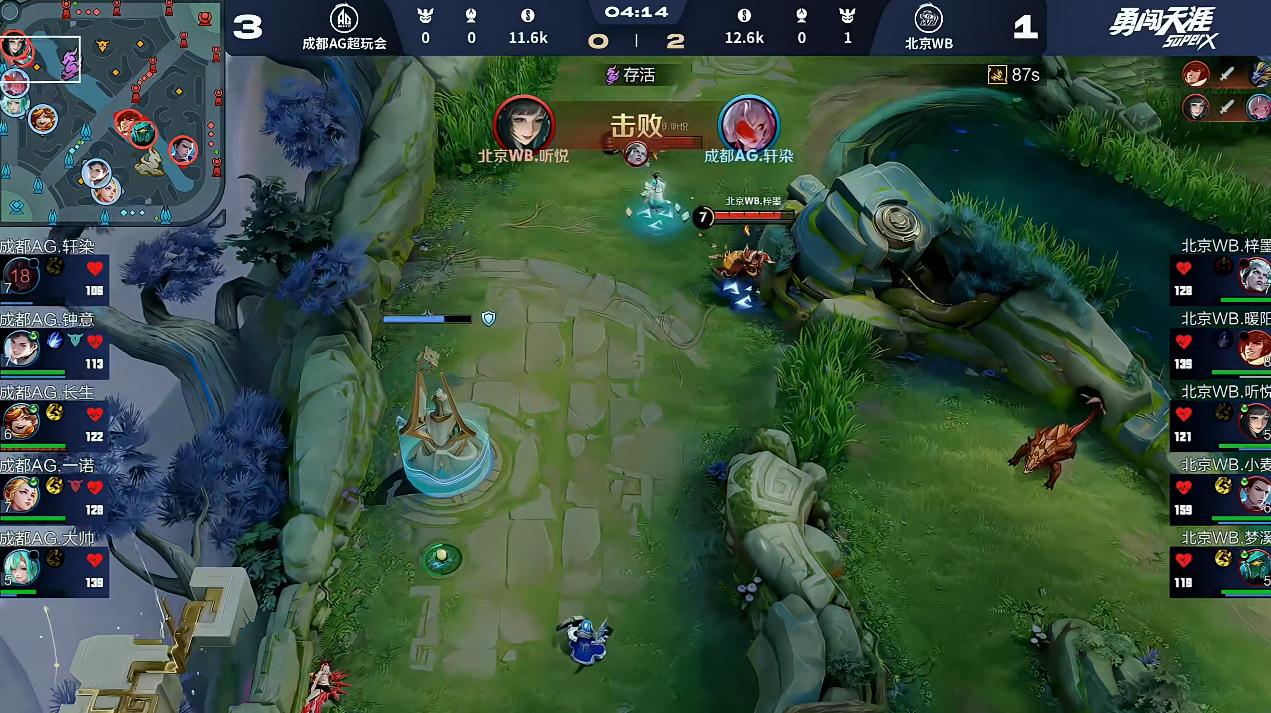Click the 北京WB team logo
Viewport: 1271px width, 713px height.
pos(928,19)
